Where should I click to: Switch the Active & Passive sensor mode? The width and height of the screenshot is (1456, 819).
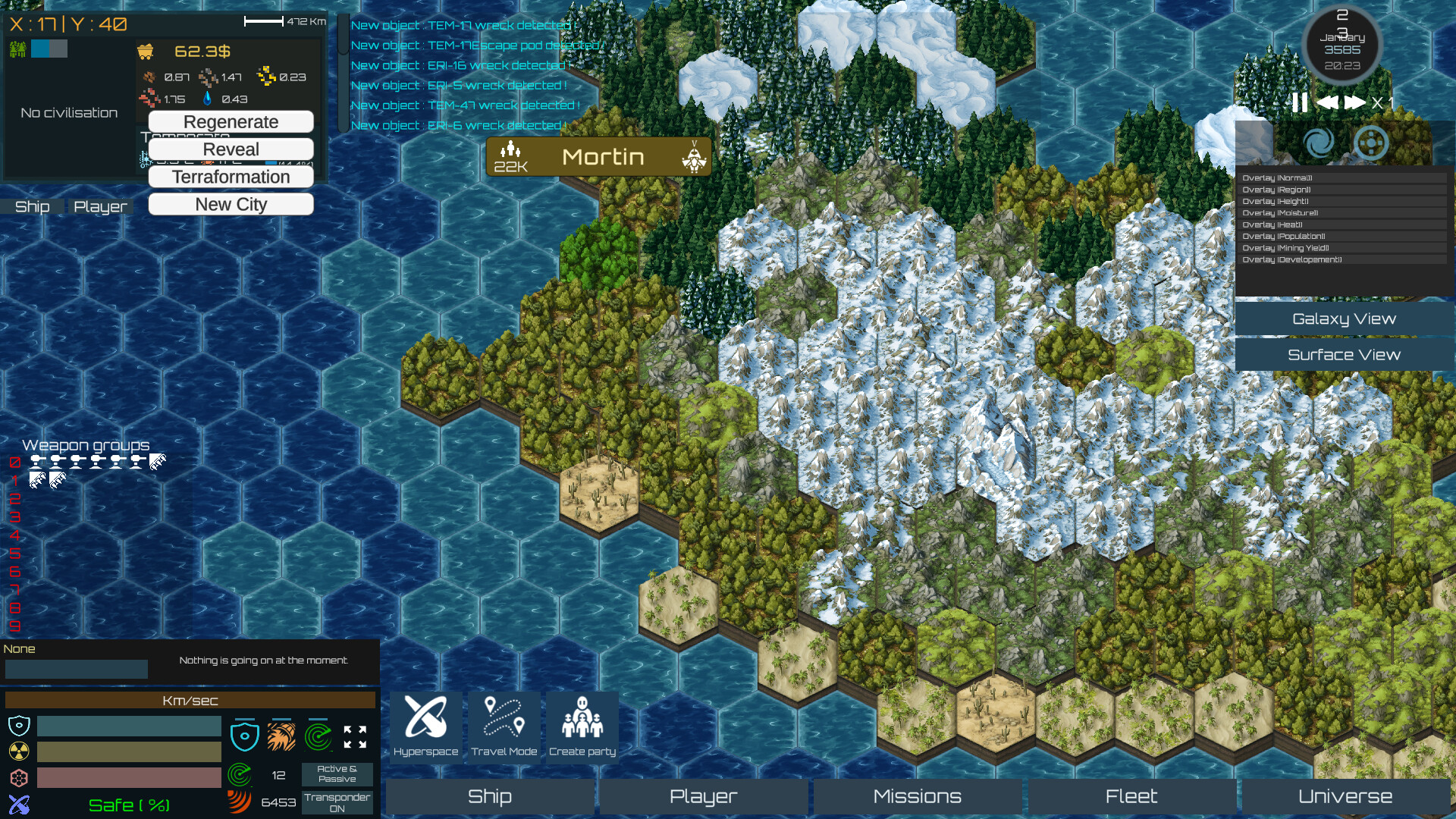click(x=336, y=773)
